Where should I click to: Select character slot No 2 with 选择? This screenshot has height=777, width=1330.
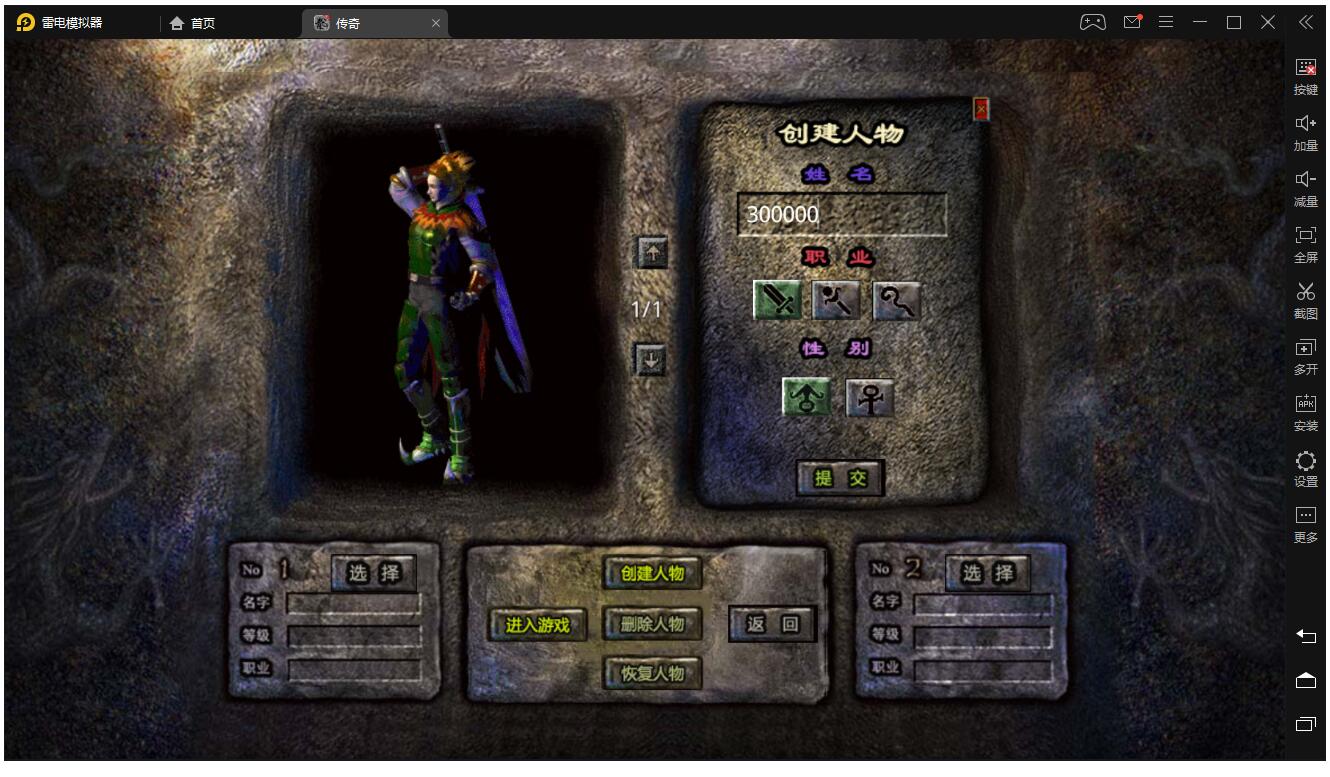point(988,573)
